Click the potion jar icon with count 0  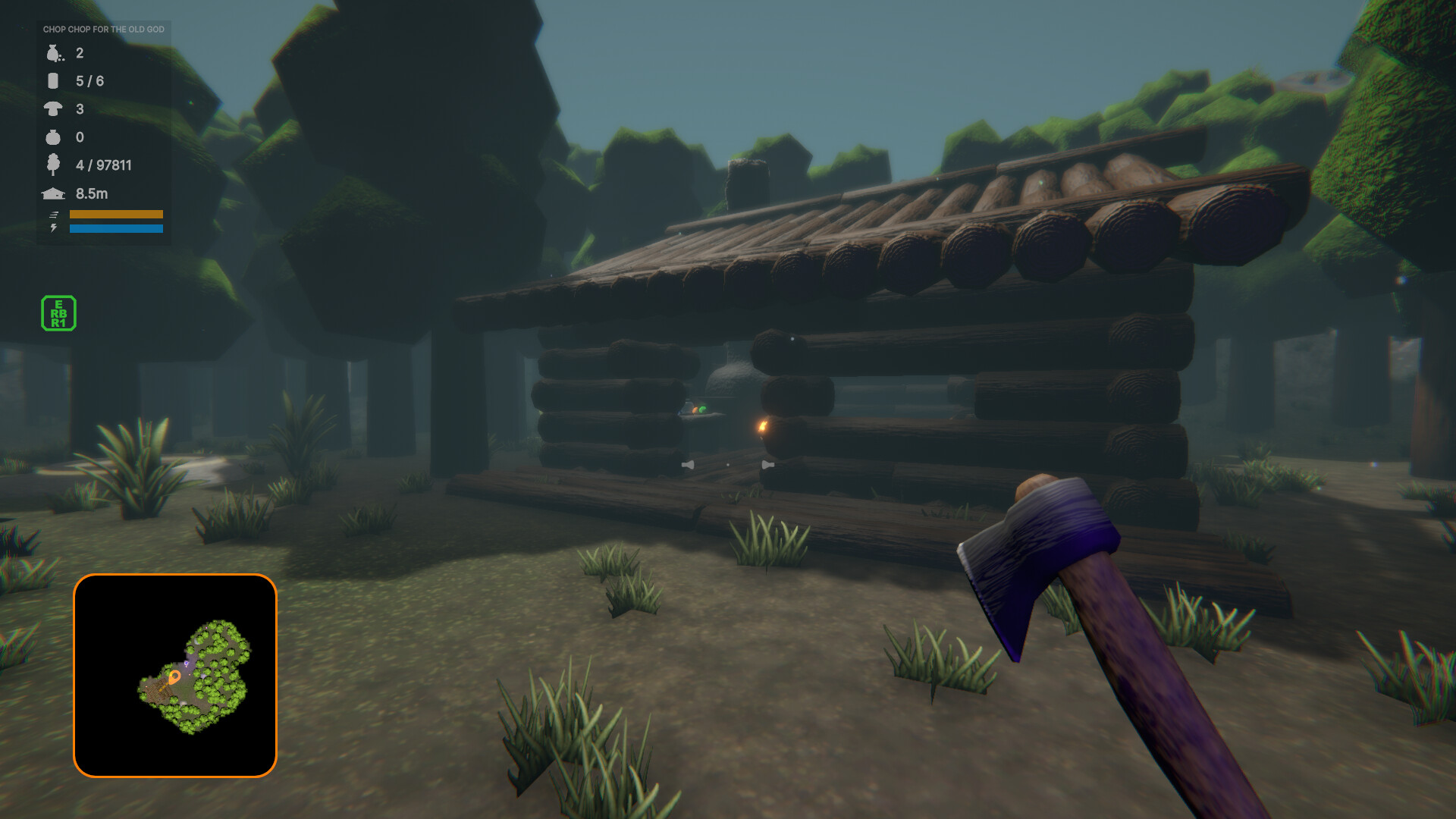tap(52, 137)
